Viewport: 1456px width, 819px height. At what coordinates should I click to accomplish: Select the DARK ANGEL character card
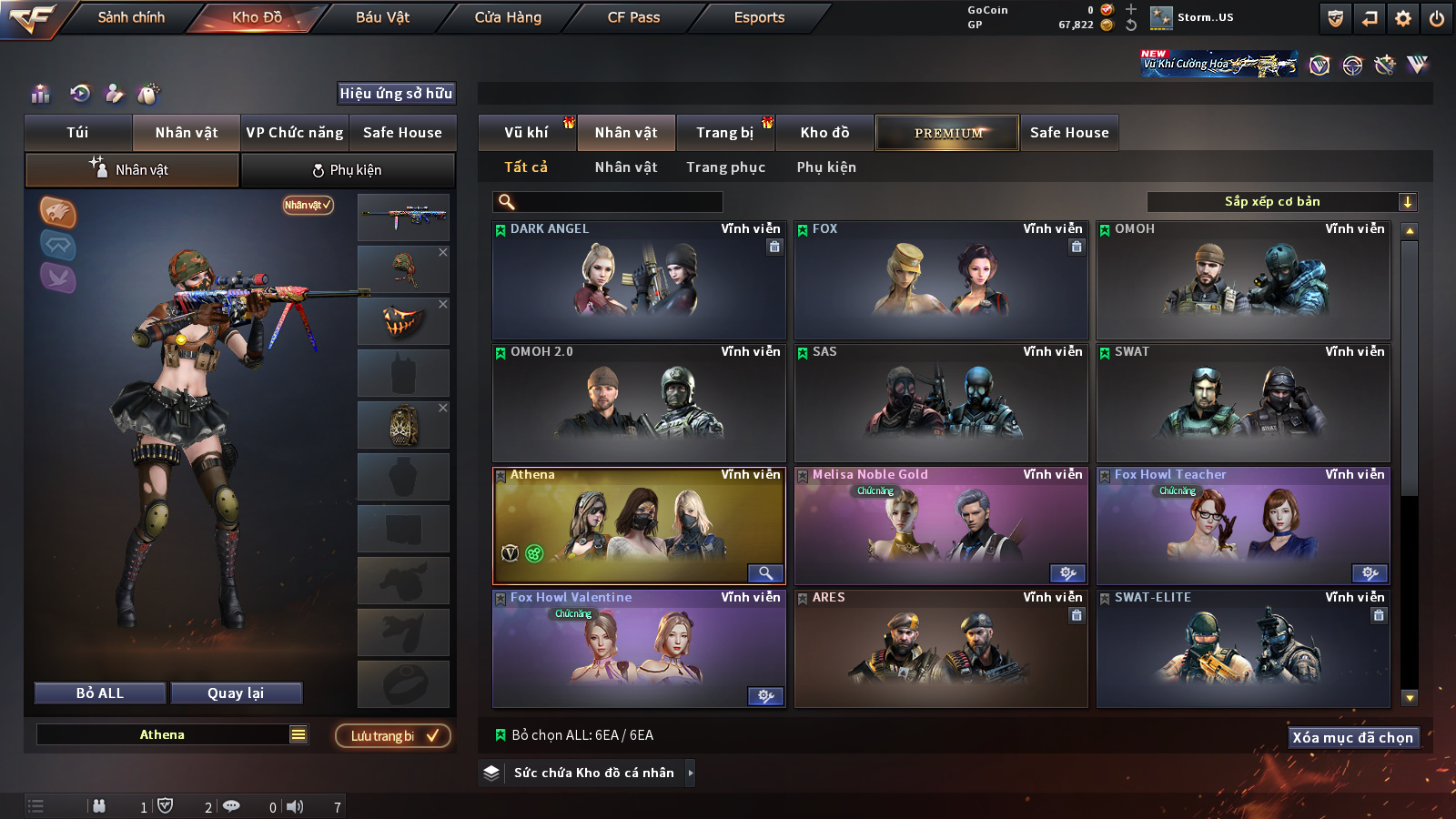click(638, 280)
